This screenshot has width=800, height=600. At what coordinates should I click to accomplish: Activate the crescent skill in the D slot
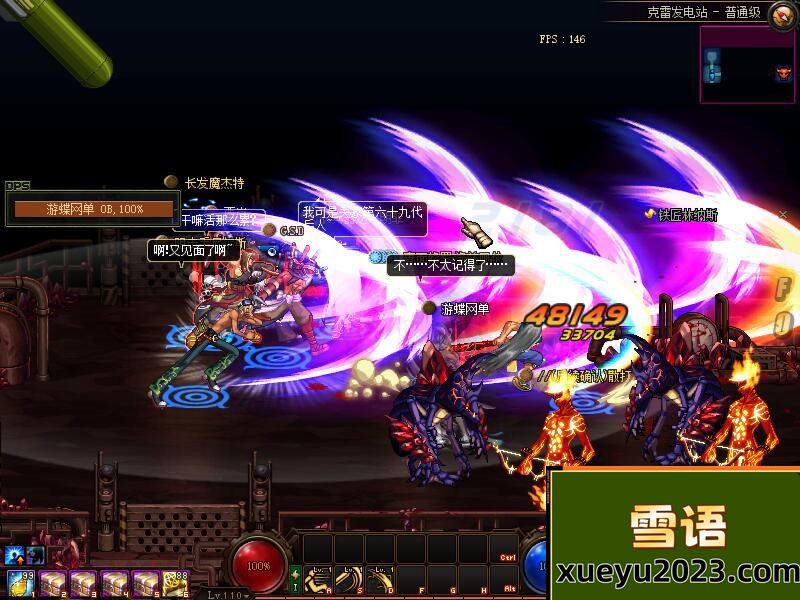click(380, 580)
